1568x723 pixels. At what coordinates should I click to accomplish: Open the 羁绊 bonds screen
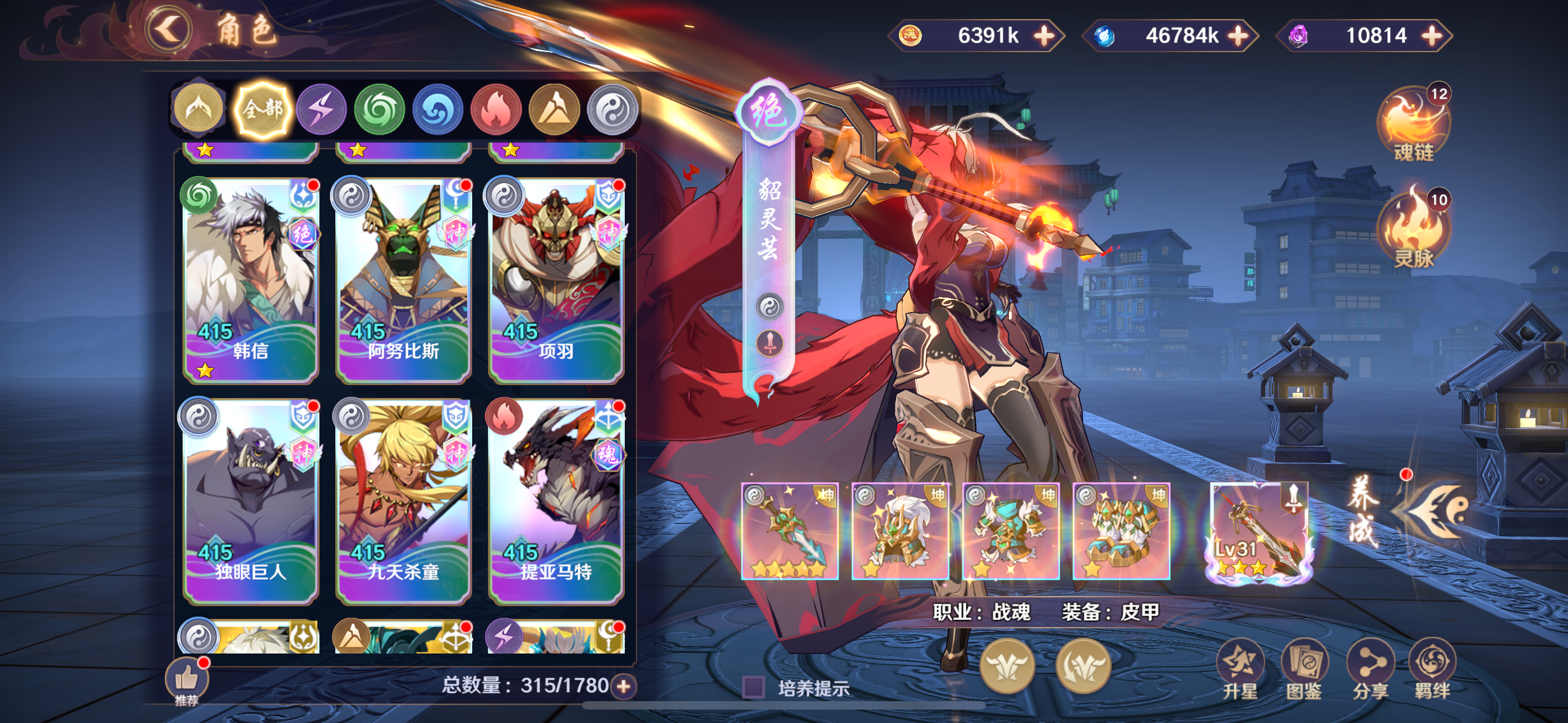(1432, 669)
